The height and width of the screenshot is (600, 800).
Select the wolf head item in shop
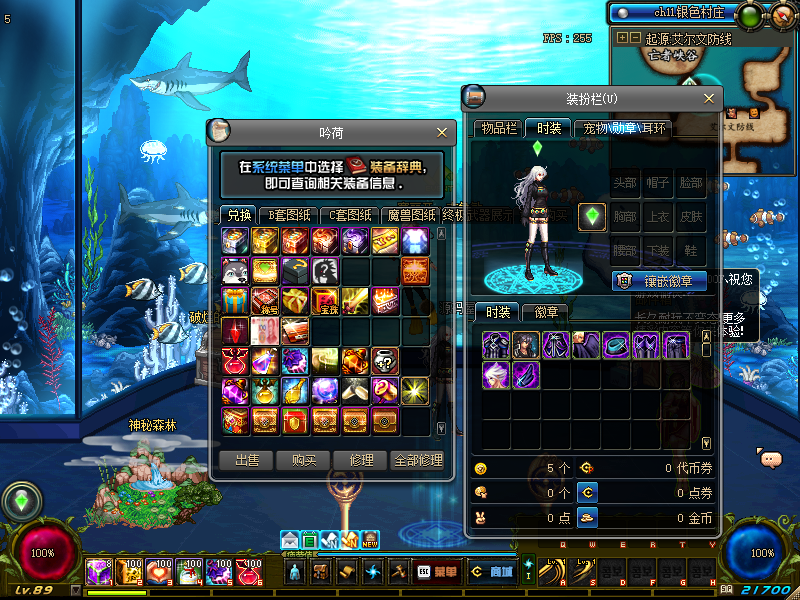[236, 270]
